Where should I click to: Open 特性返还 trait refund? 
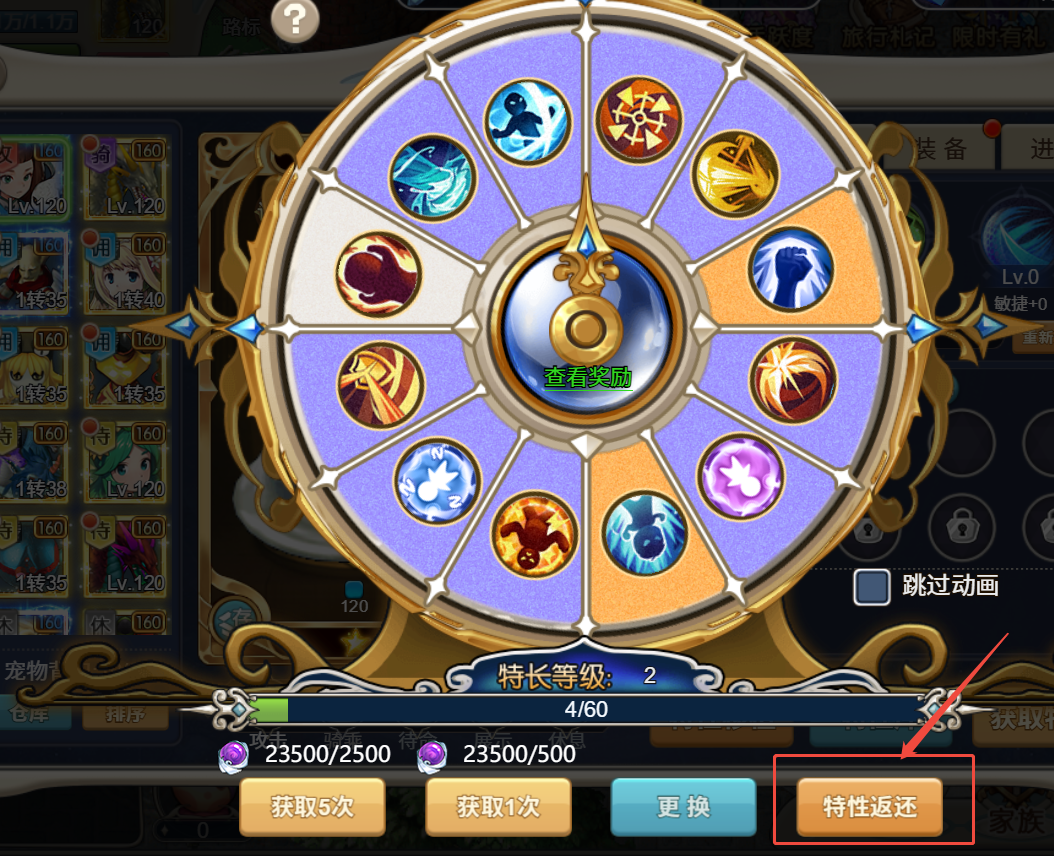coord(869,806)
